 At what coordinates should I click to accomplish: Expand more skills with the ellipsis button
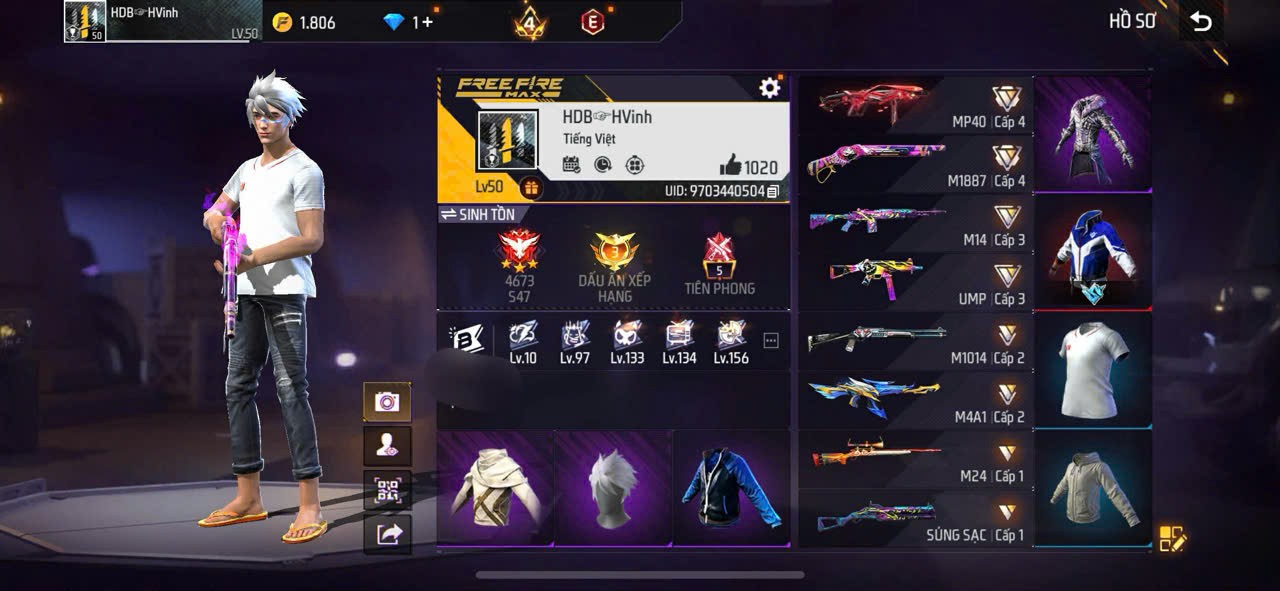770,341
